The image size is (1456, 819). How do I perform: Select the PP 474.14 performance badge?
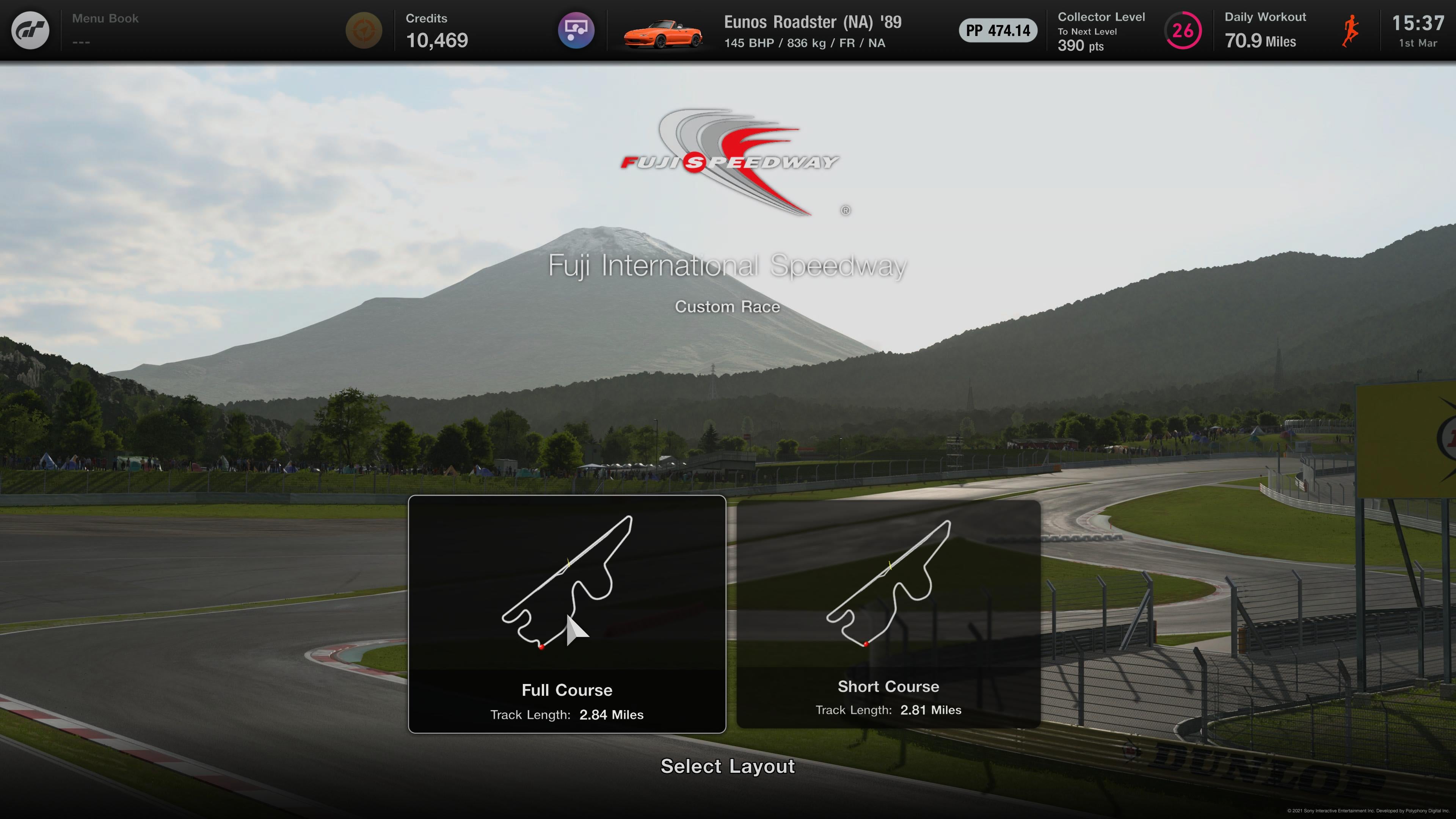click(x=998, y=30)
